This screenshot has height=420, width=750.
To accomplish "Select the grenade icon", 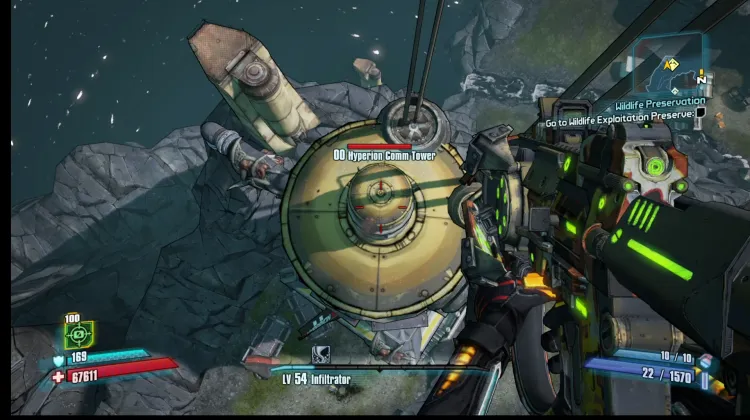I will pyautogui.click(x=706, y=362).
